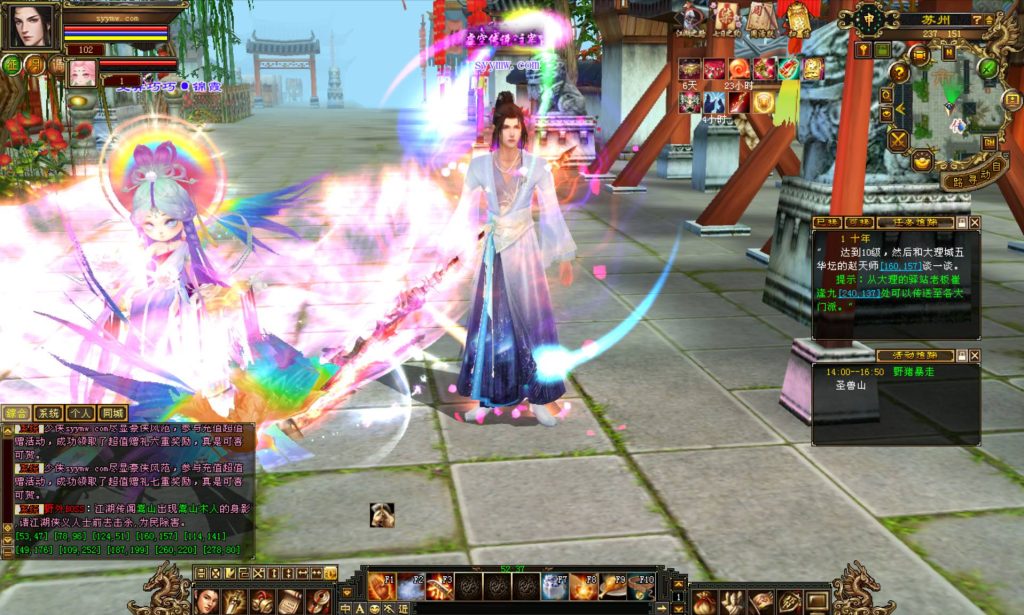Open the player character portrait
1024x615 pixels.
coord(31,26)
